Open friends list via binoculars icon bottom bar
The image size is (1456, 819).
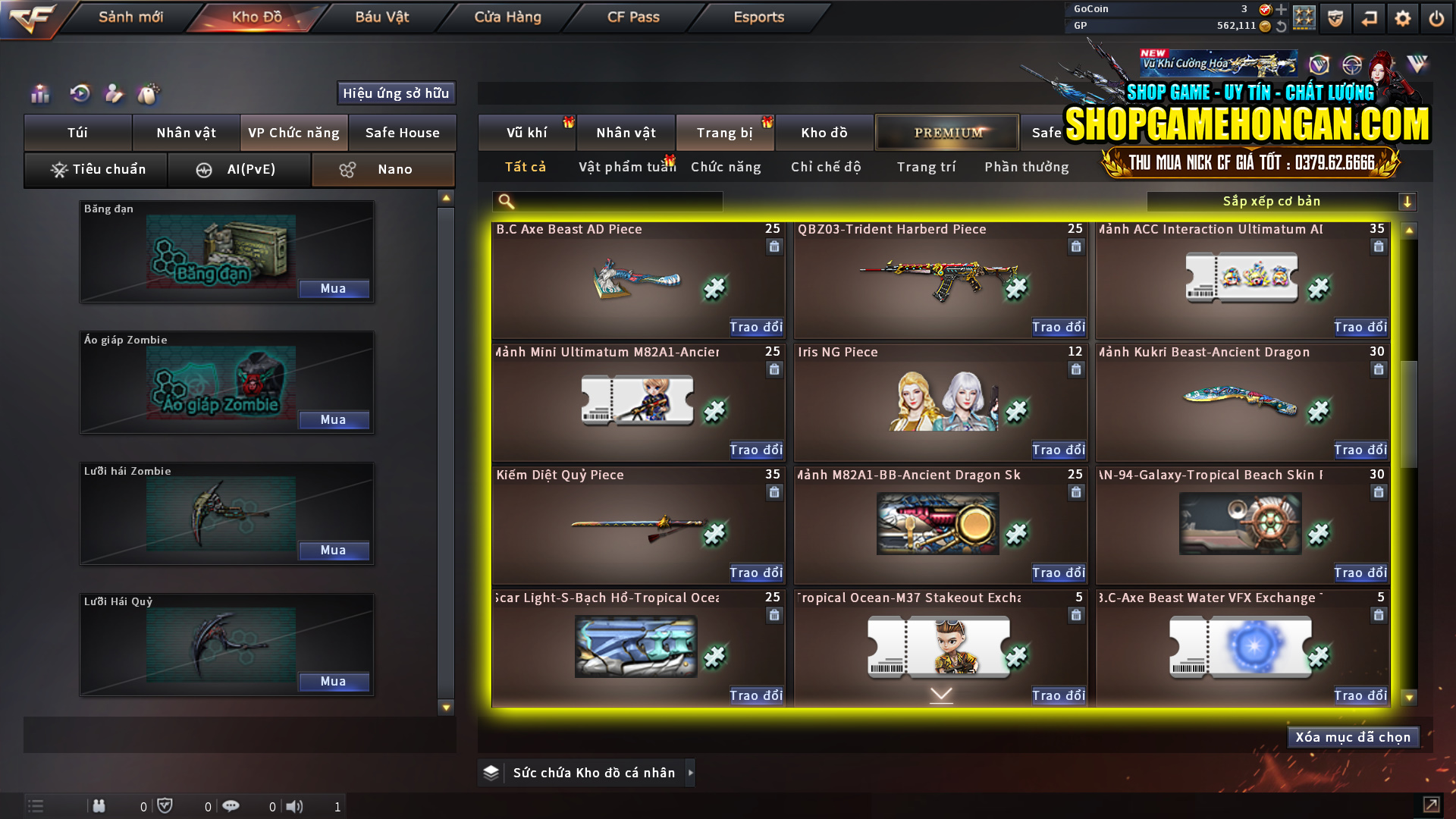99,806
